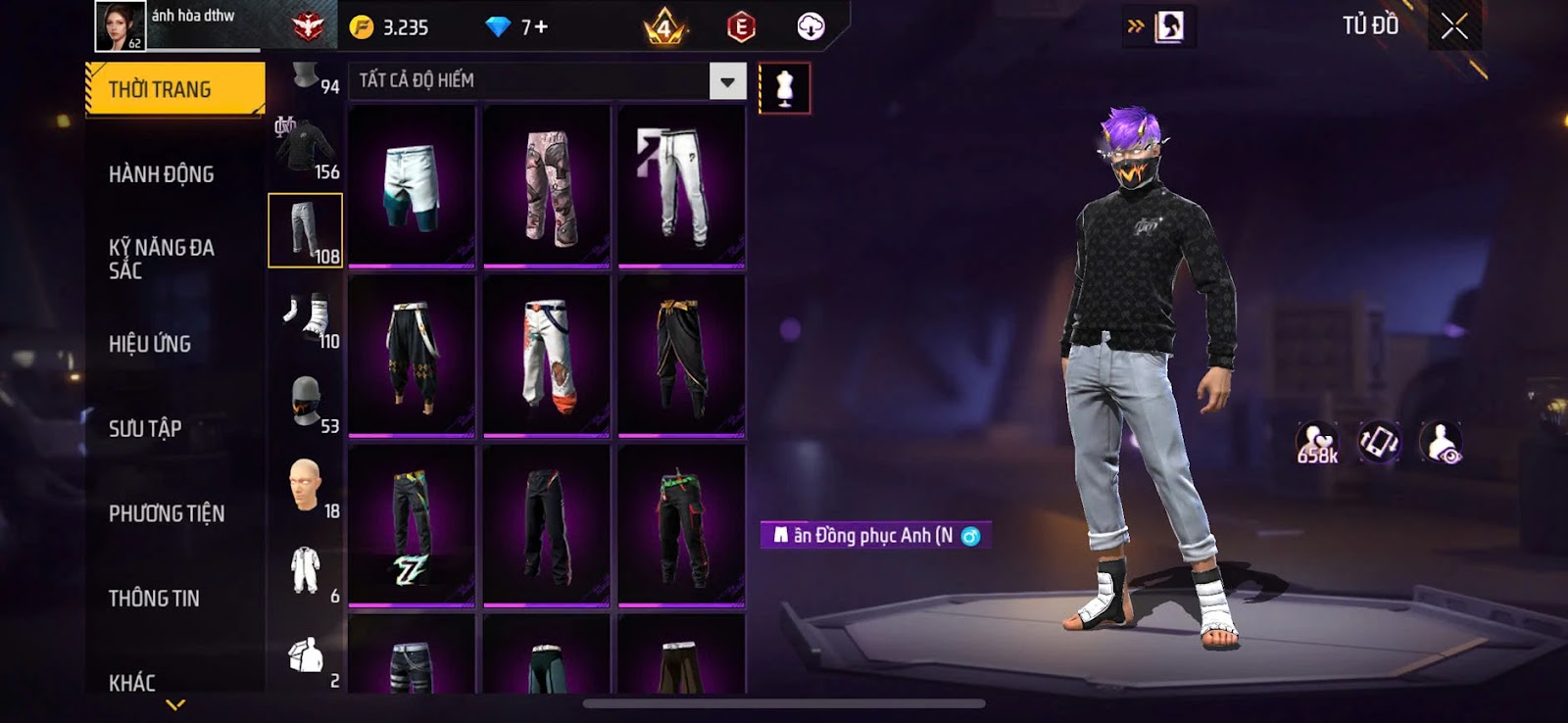Choose the white and teal shorts
Image resolution: width=1568 pixels, height=723 pixels.
tap(412, 186)
